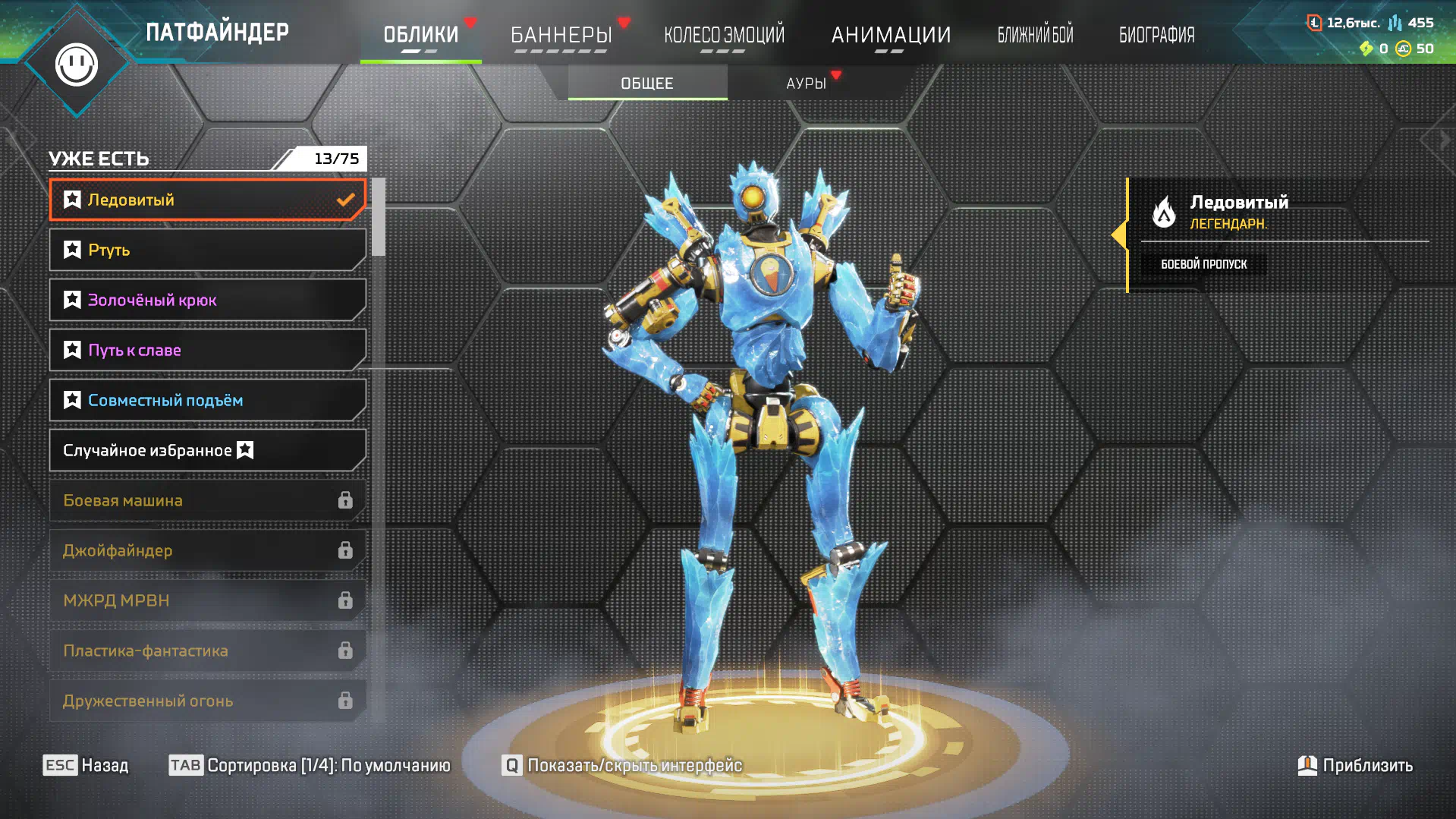Screen dimensions: 1456x819
Task: Show the АНИМАЦИИ tab
Action: [891, 35]
